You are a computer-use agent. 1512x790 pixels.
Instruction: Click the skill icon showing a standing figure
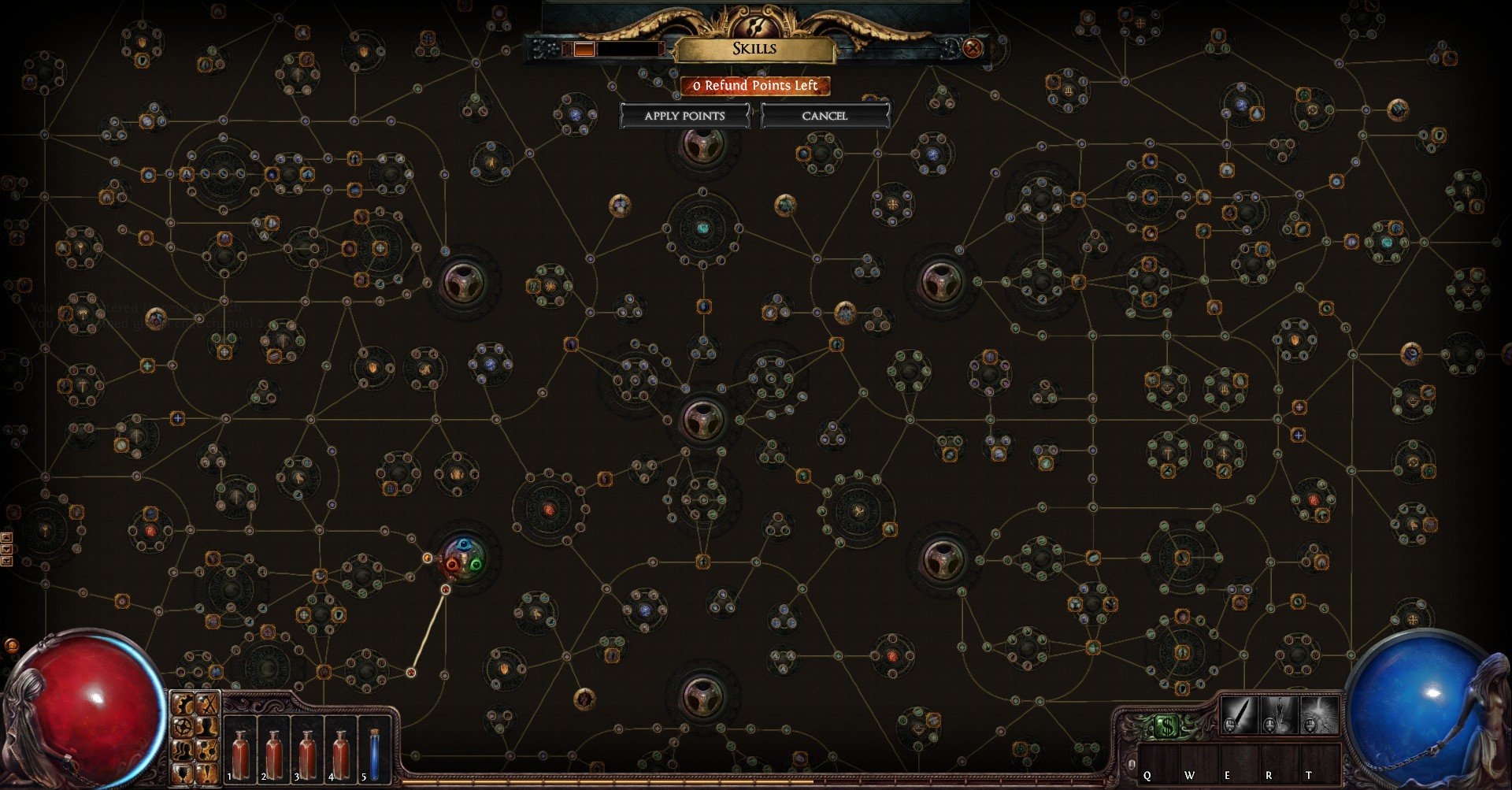click(x=1279, y=714)
